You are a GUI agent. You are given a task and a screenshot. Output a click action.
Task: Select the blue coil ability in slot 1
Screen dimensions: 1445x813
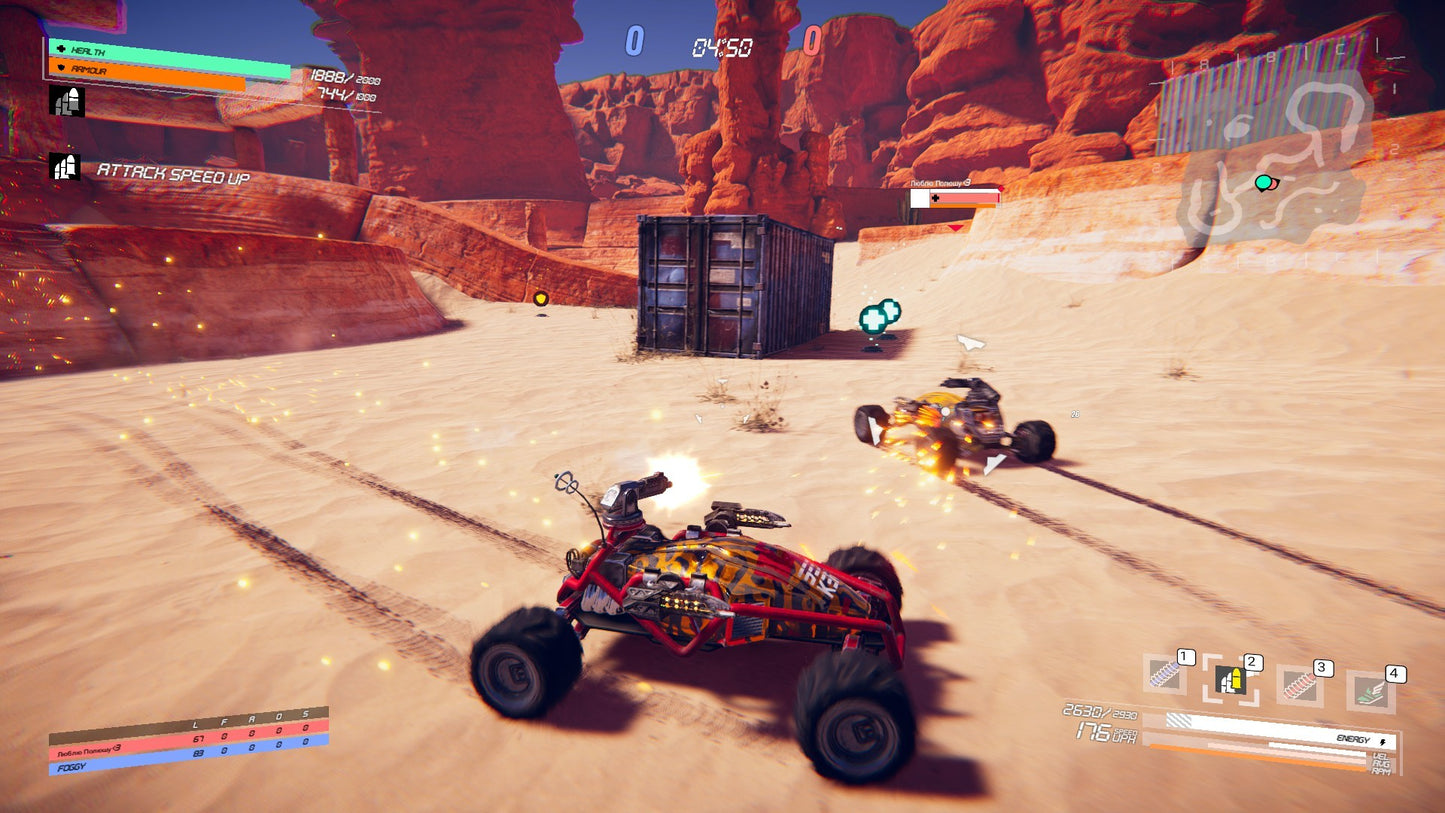pos(1164,675)
